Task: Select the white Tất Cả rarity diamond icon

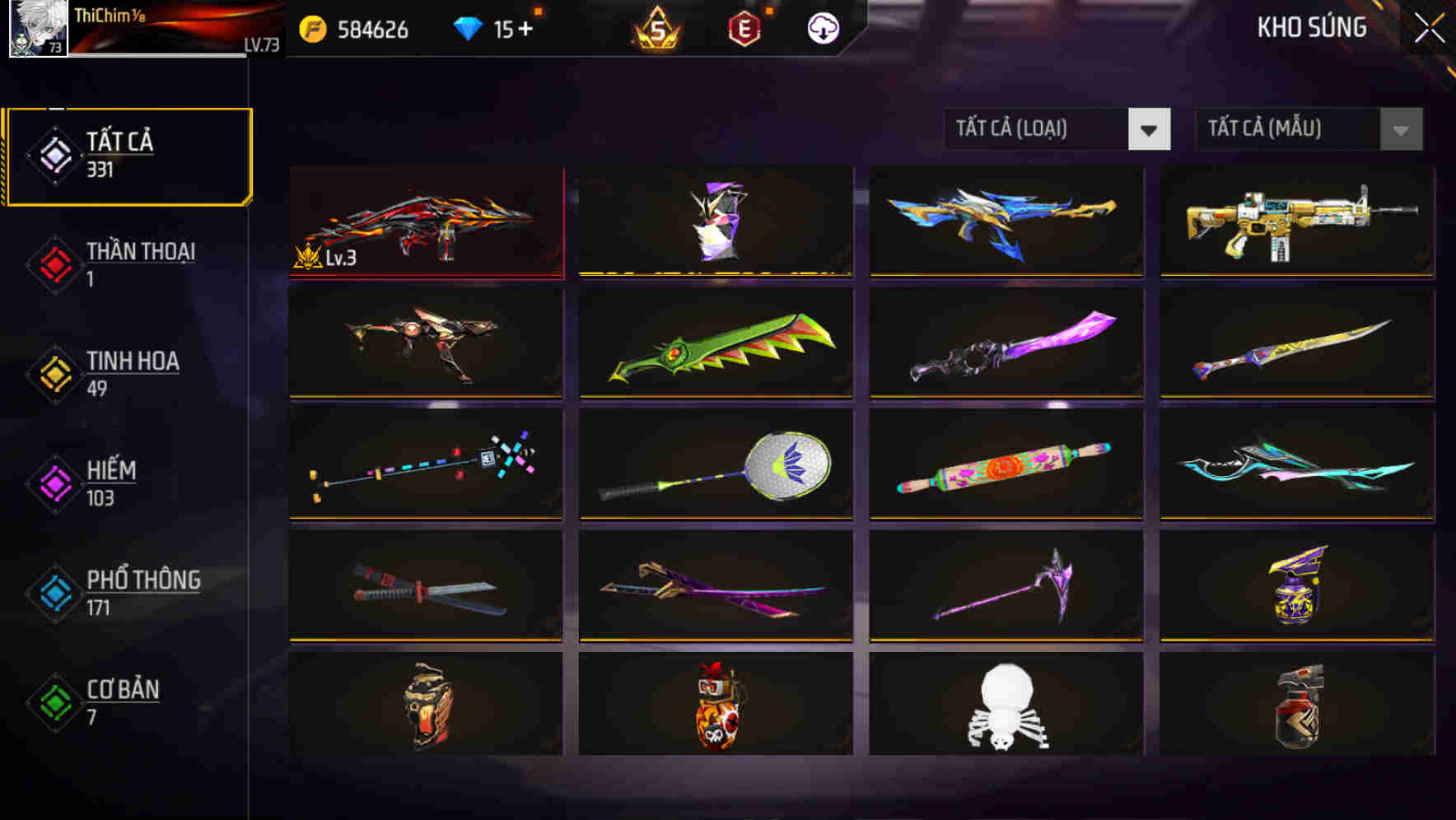Action: point(54,155)
